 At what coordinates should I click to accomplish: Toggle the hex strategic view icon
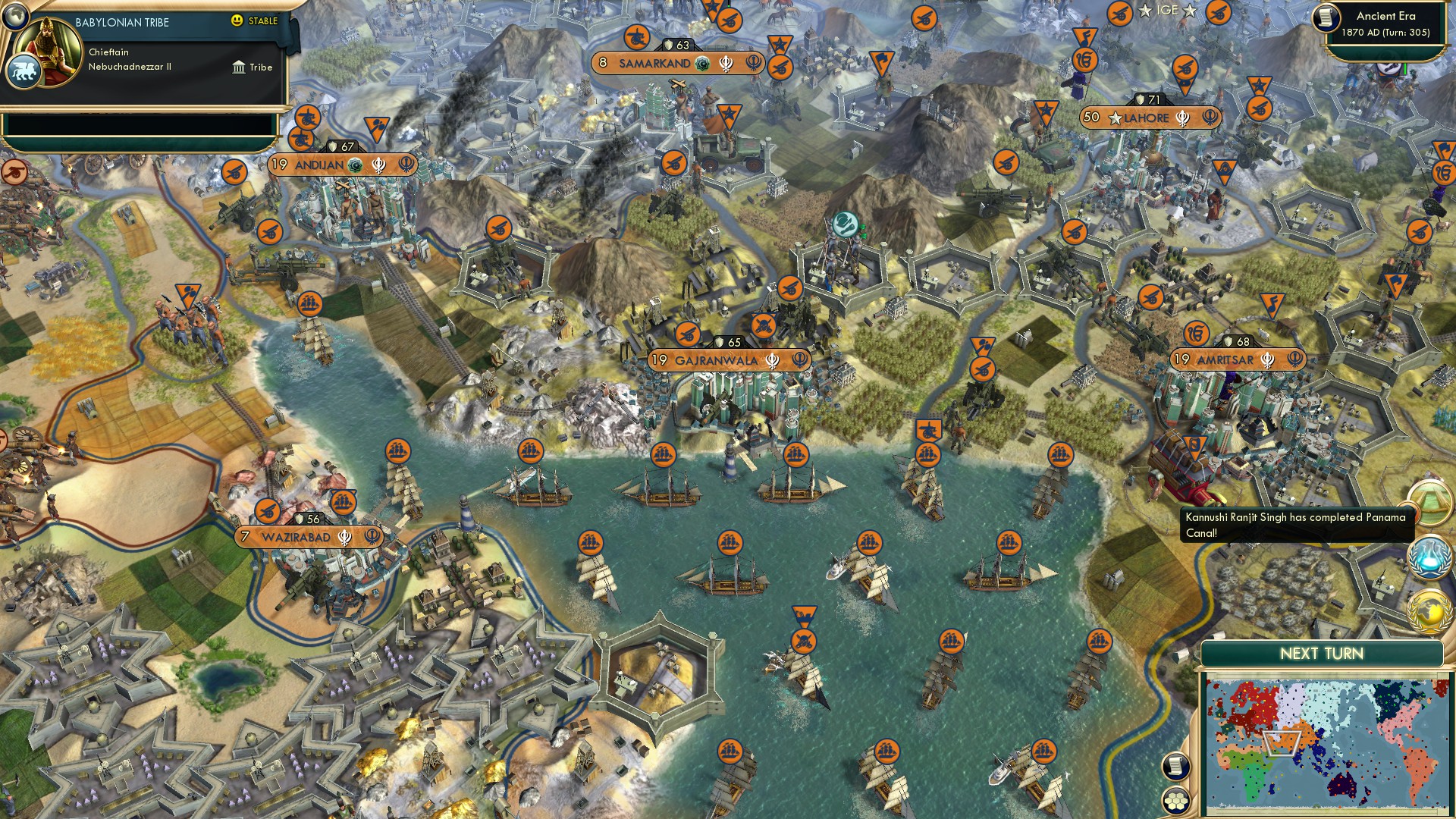coord(1177,802)
